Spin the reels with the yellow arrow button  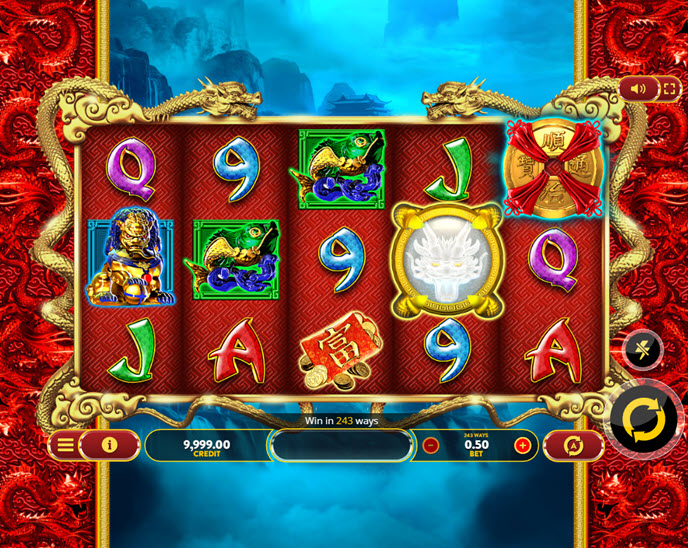coord(643,421)
